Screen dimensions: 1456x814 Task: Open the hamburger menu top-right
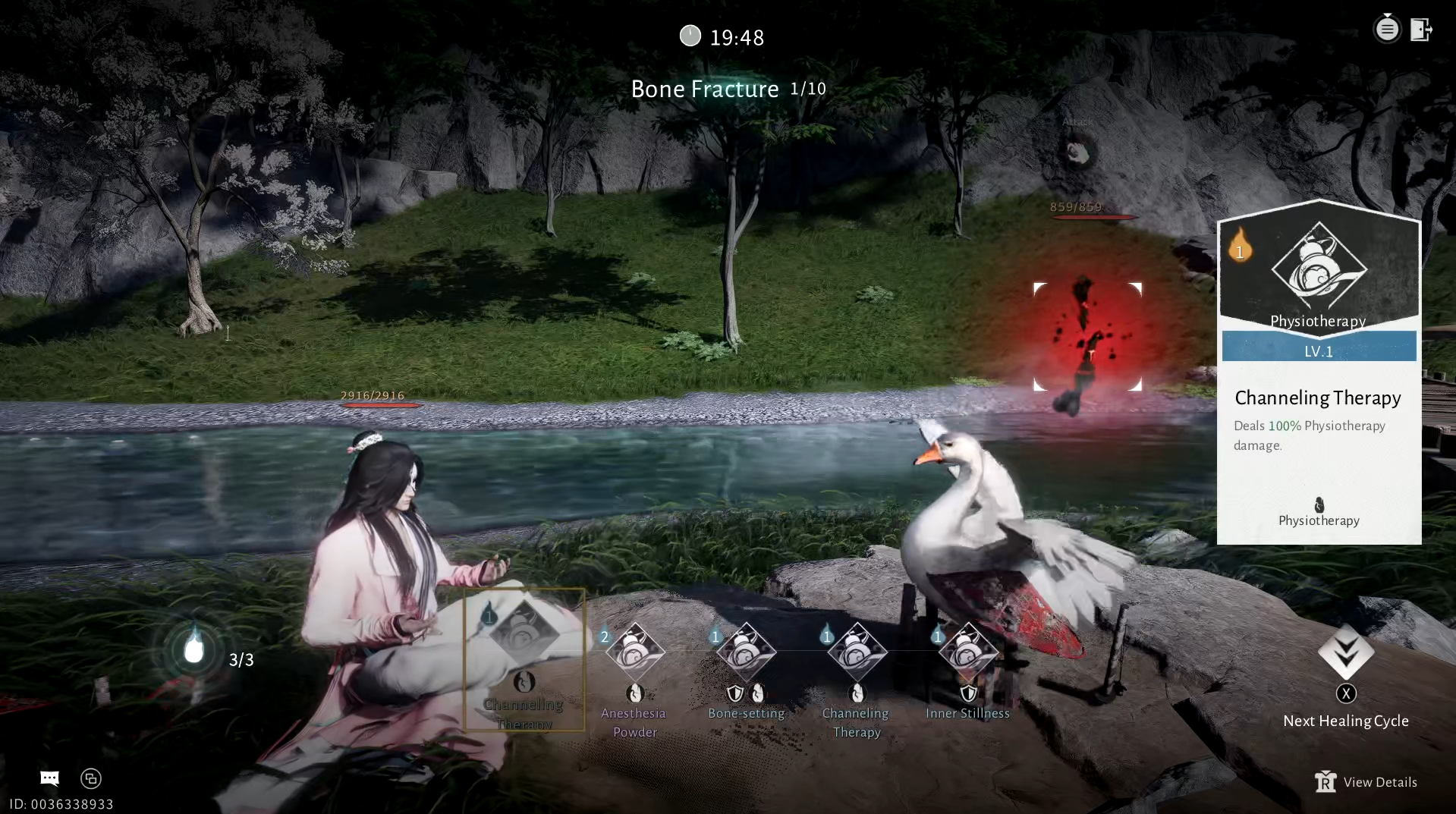tap(1387, 27)
